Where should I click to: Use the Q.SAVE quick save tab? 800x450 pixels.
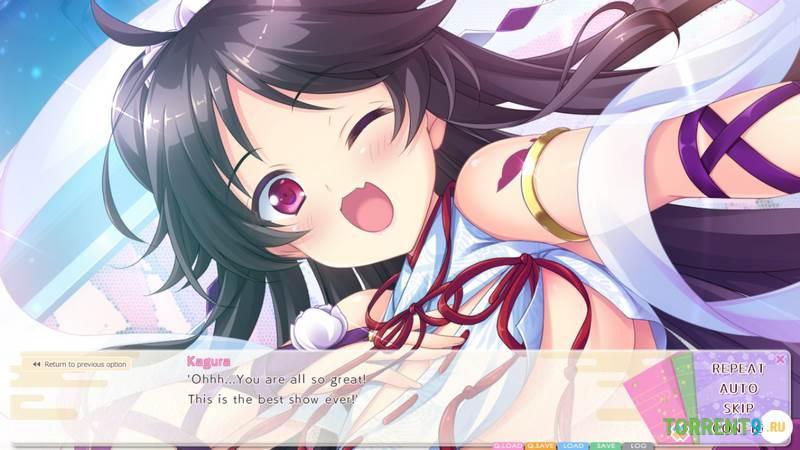point(541,445)
